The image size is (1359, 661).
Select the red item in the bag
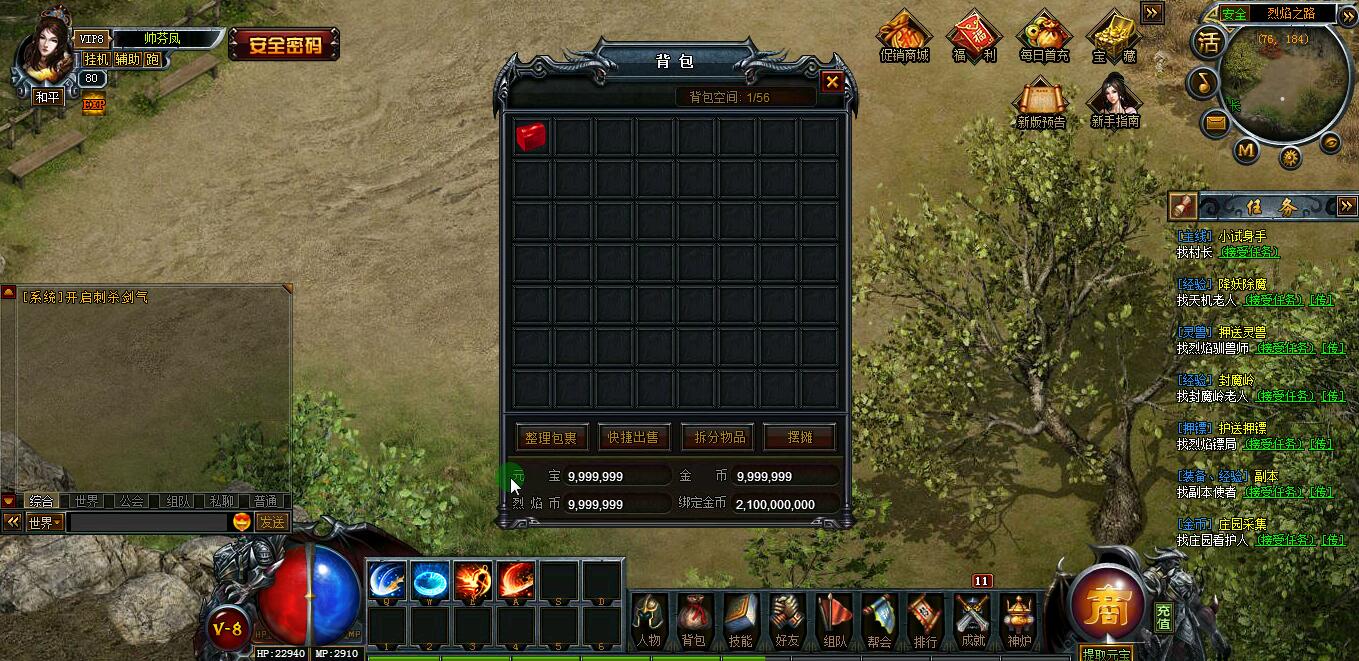531,137
